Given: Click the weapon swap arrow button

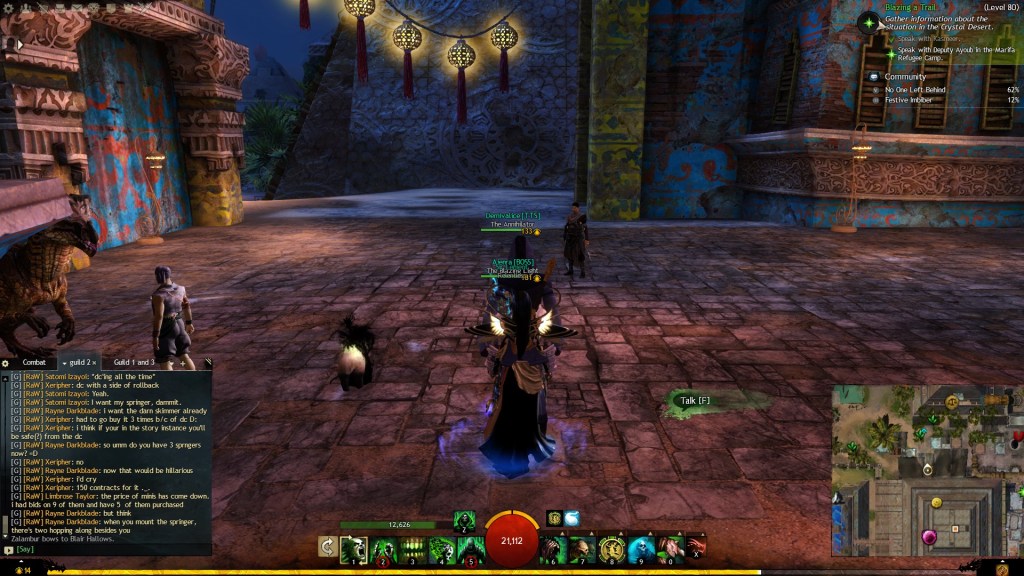Looking at the screenshot, I should point(327,547).
